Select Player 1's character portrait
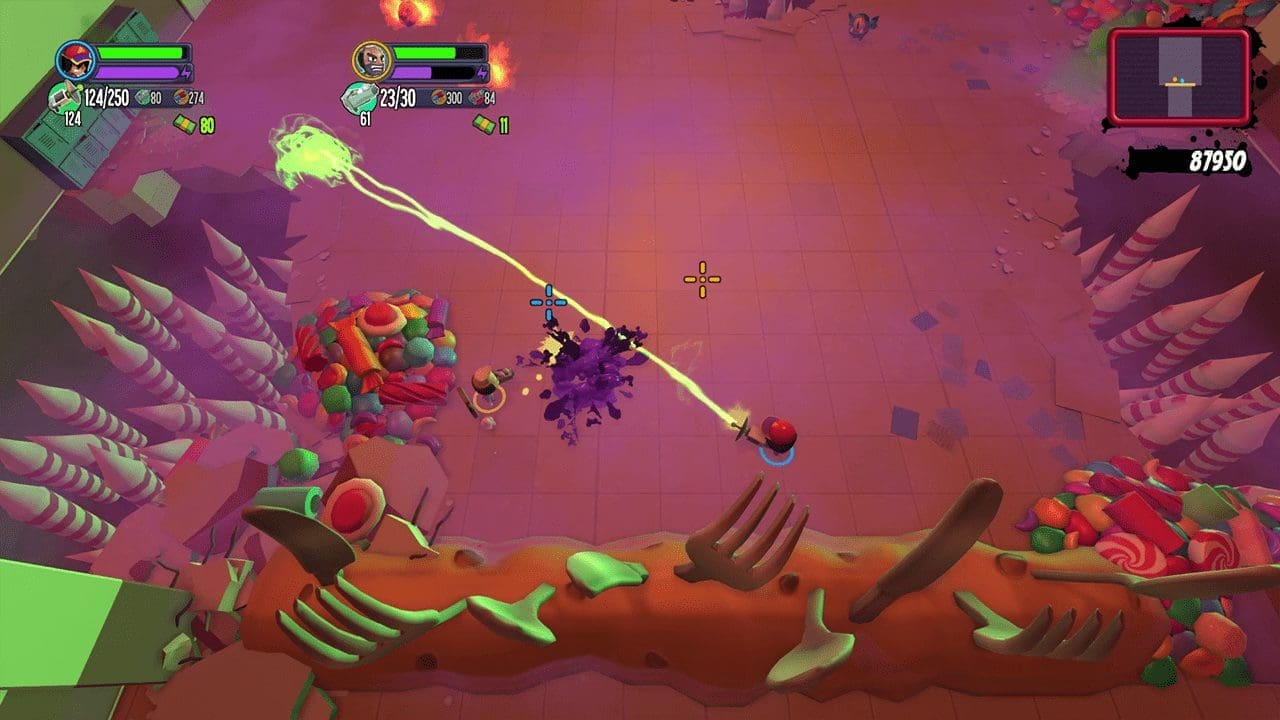The height and width of the screenshot is (720, 1280). (74, 61)
